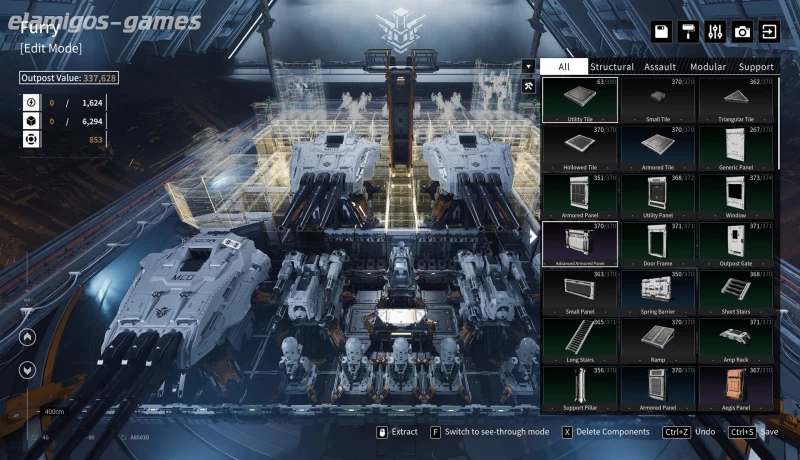Pick the Long Stairs component
This screenshot has height=460, width=800.
click(580, 340)
